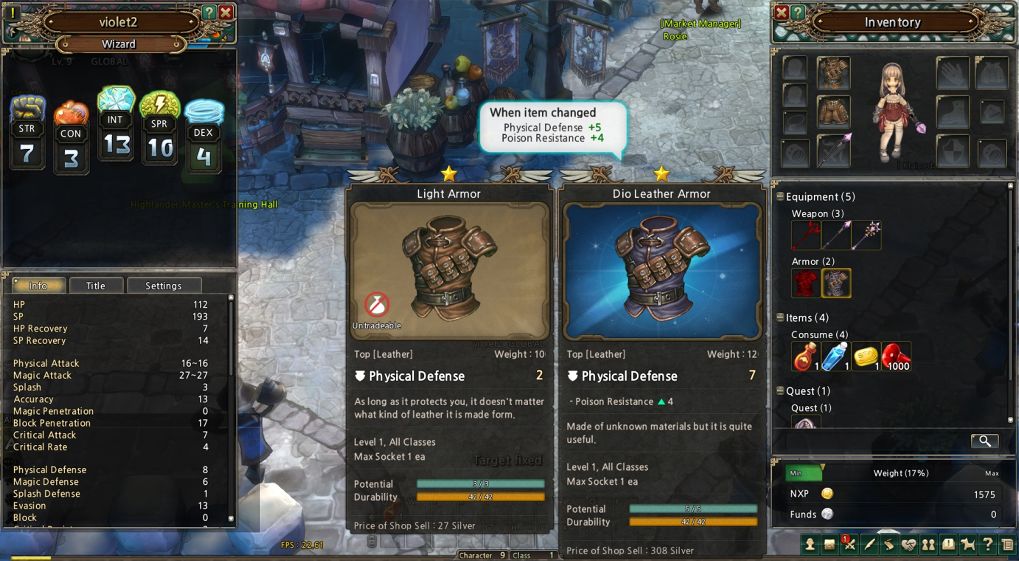Open help for the character window

(x=208, y=12)
